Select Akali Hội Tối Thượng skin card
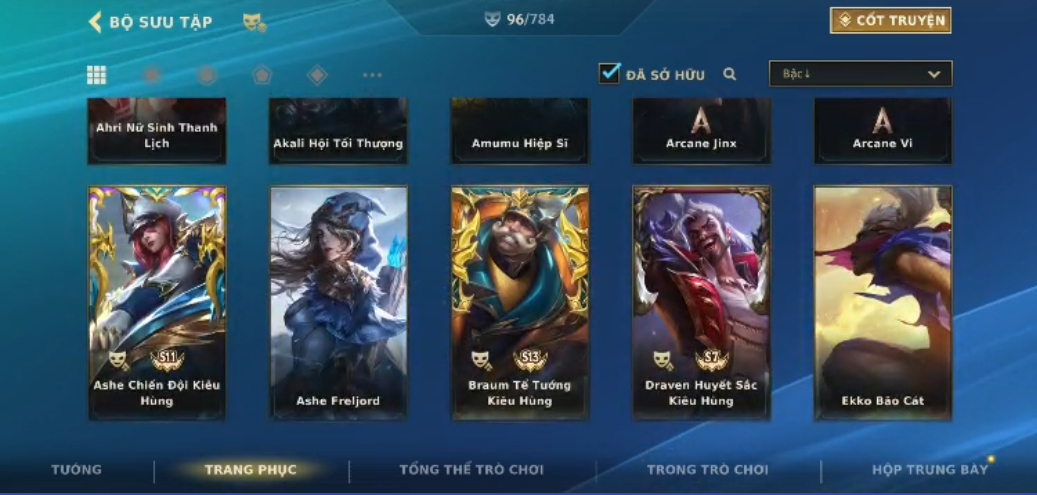Screen dimensions: 1037x495 339,131
